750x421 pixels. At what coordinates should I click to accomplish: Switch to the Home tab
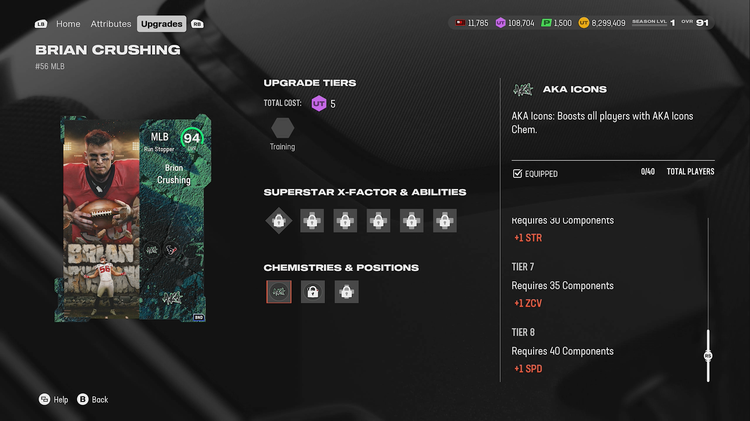[x=68, y=23]
